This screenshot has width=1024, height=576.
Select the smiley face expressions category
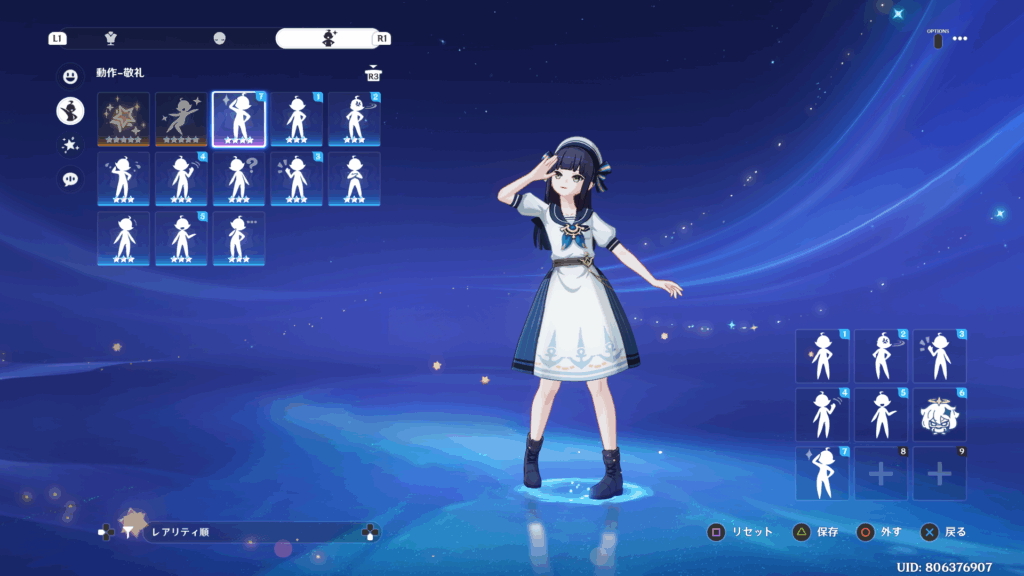pyautogui.click(x=70, y=76)
